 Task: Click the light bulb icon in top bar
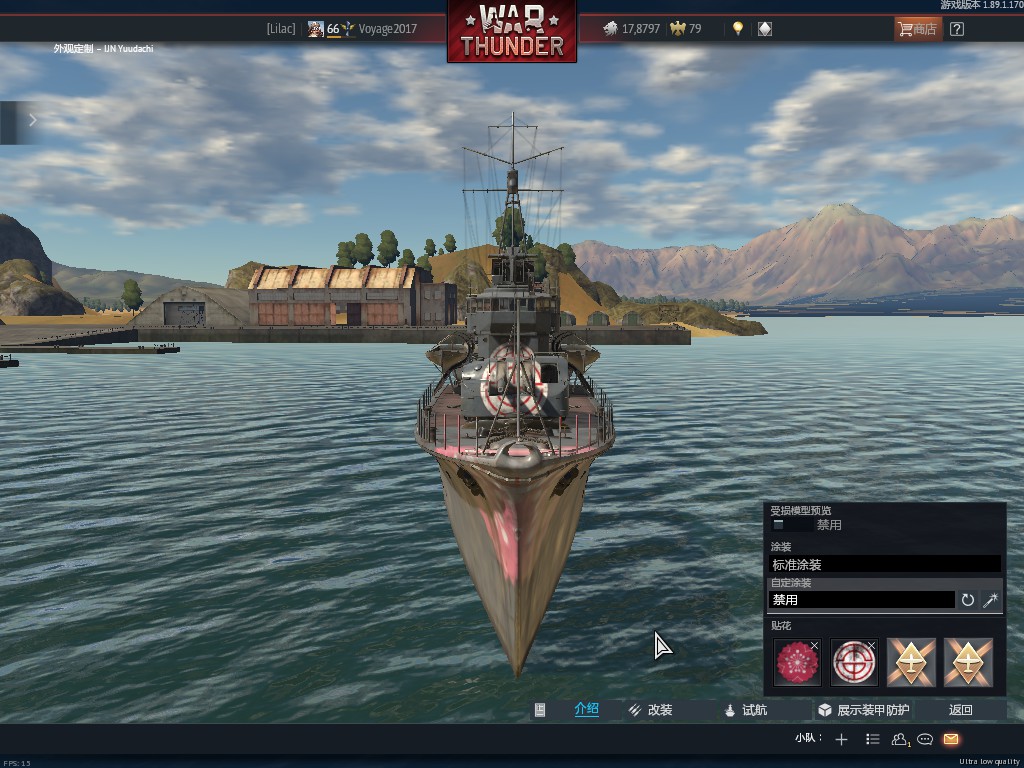tap(738, 29)
